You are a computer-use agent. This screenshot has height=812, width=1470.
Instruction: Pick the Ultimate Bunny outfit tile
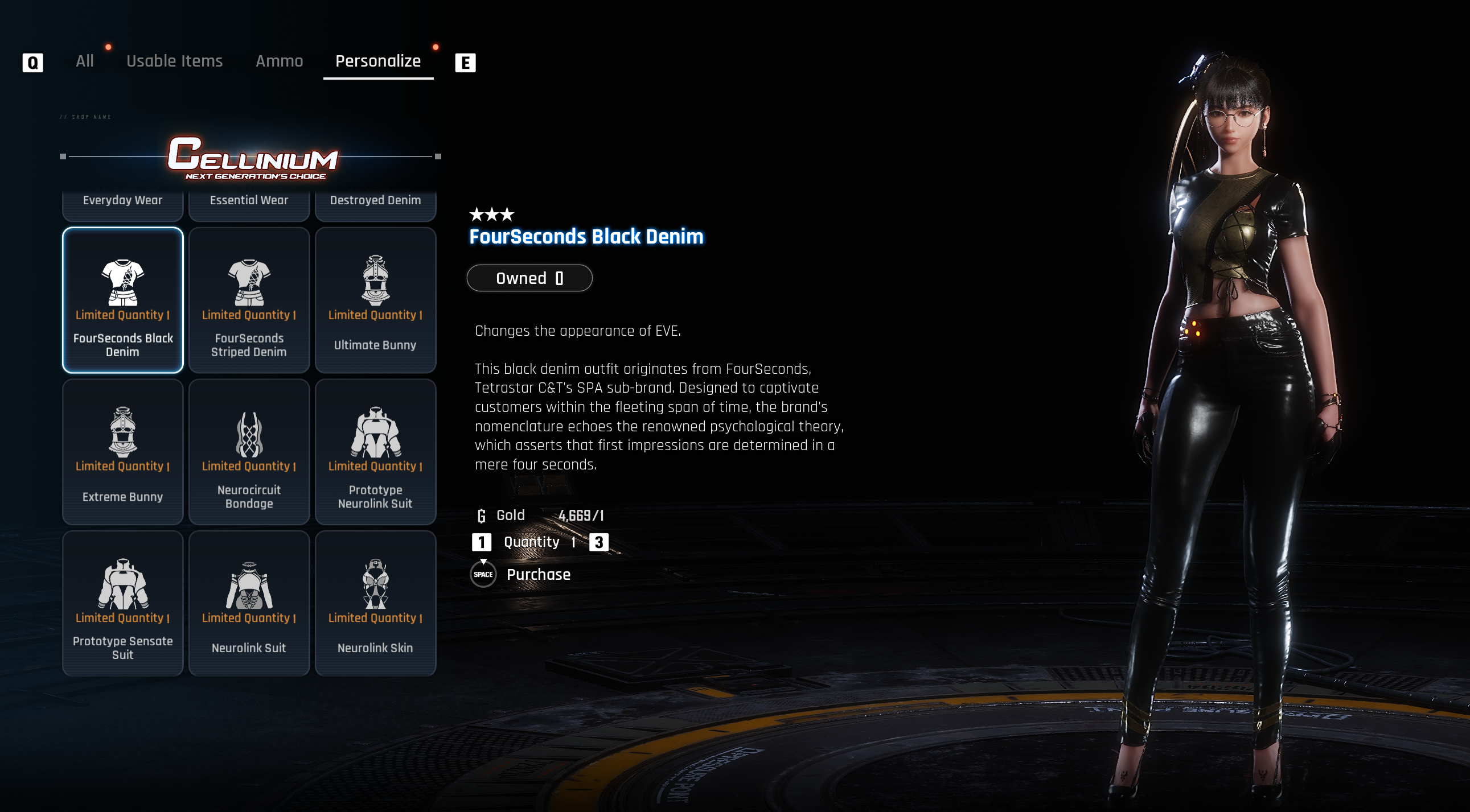[376, 300]
